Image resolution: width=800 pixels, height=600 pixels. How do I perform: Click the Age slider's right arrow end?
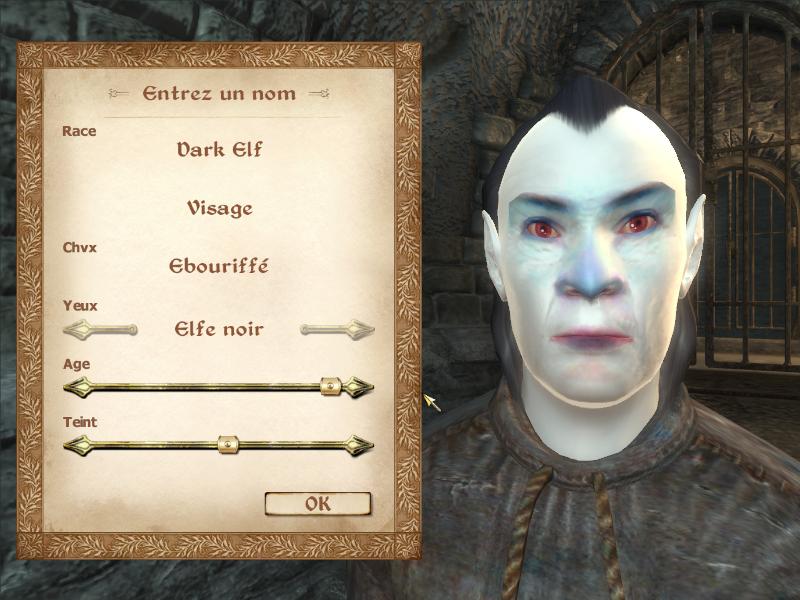[362, 386]
